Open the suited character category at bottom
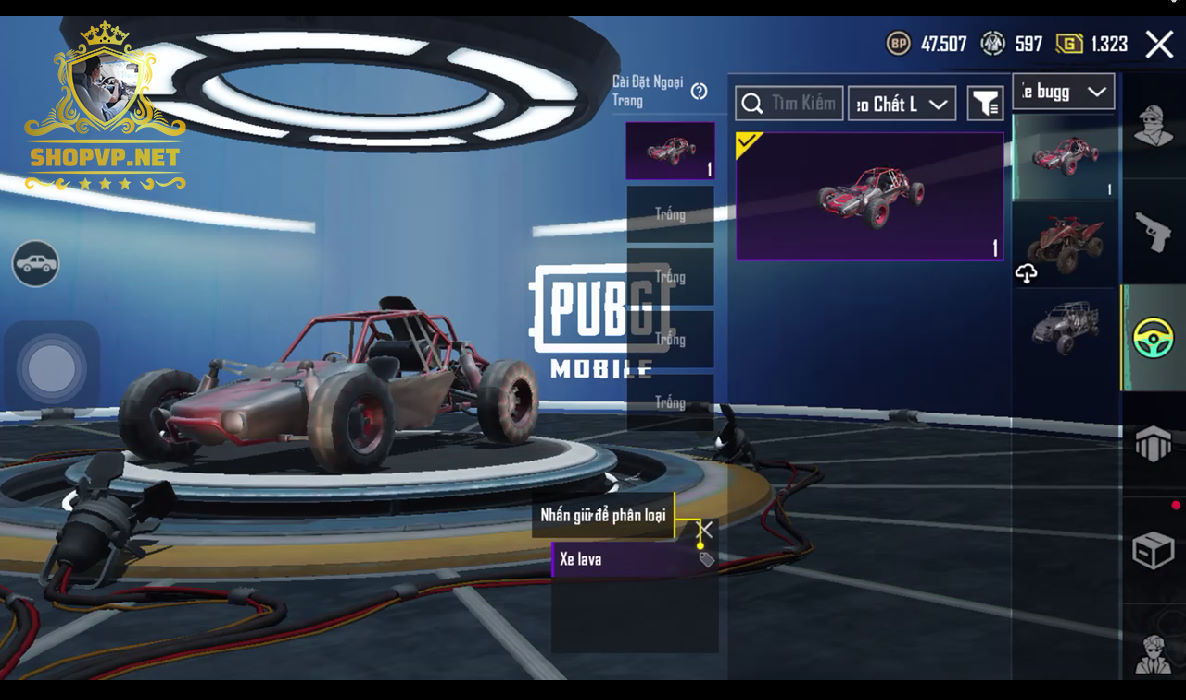This screenshot has height=700, width=1186. [1153, 652]
